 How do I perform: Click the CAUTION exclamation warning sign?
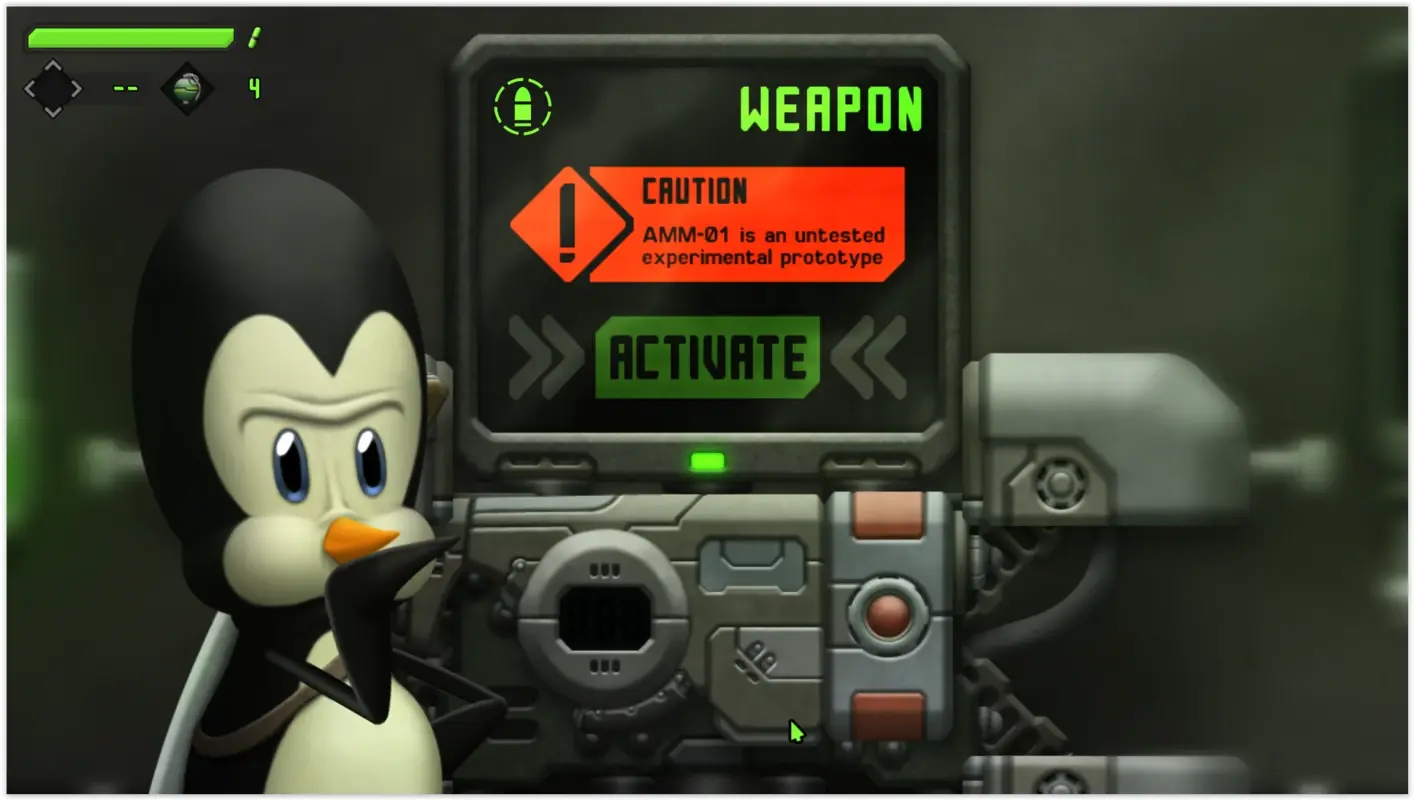click(x=568, y=223)
